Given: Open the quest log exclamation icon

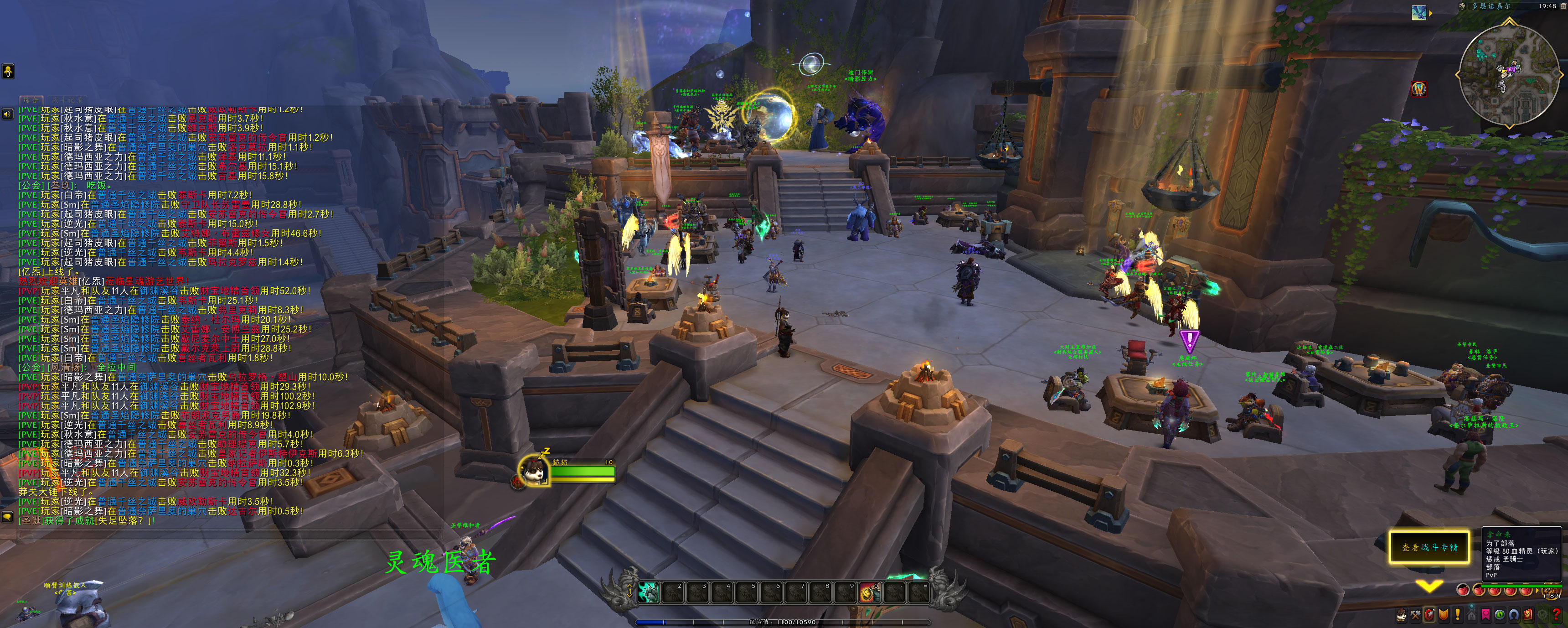Looking at the screenshot, I should (1457, 615).
